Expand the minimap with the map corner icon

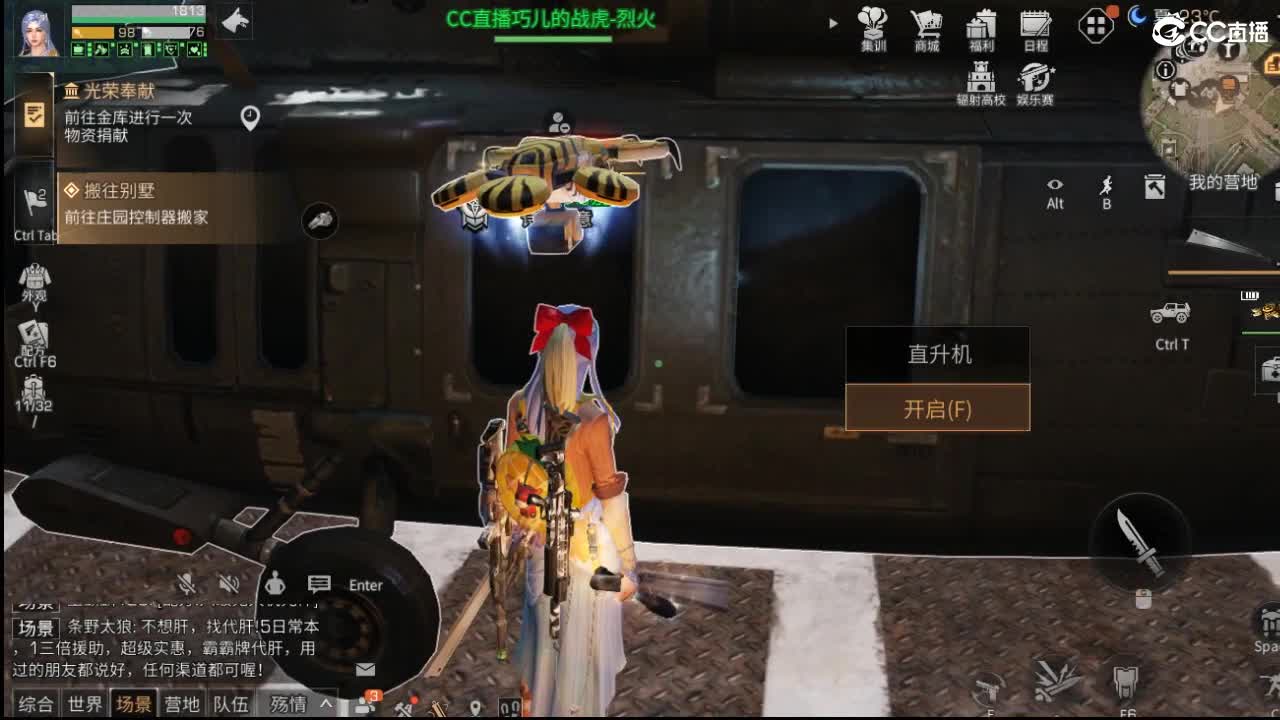tap(1155, 185)
